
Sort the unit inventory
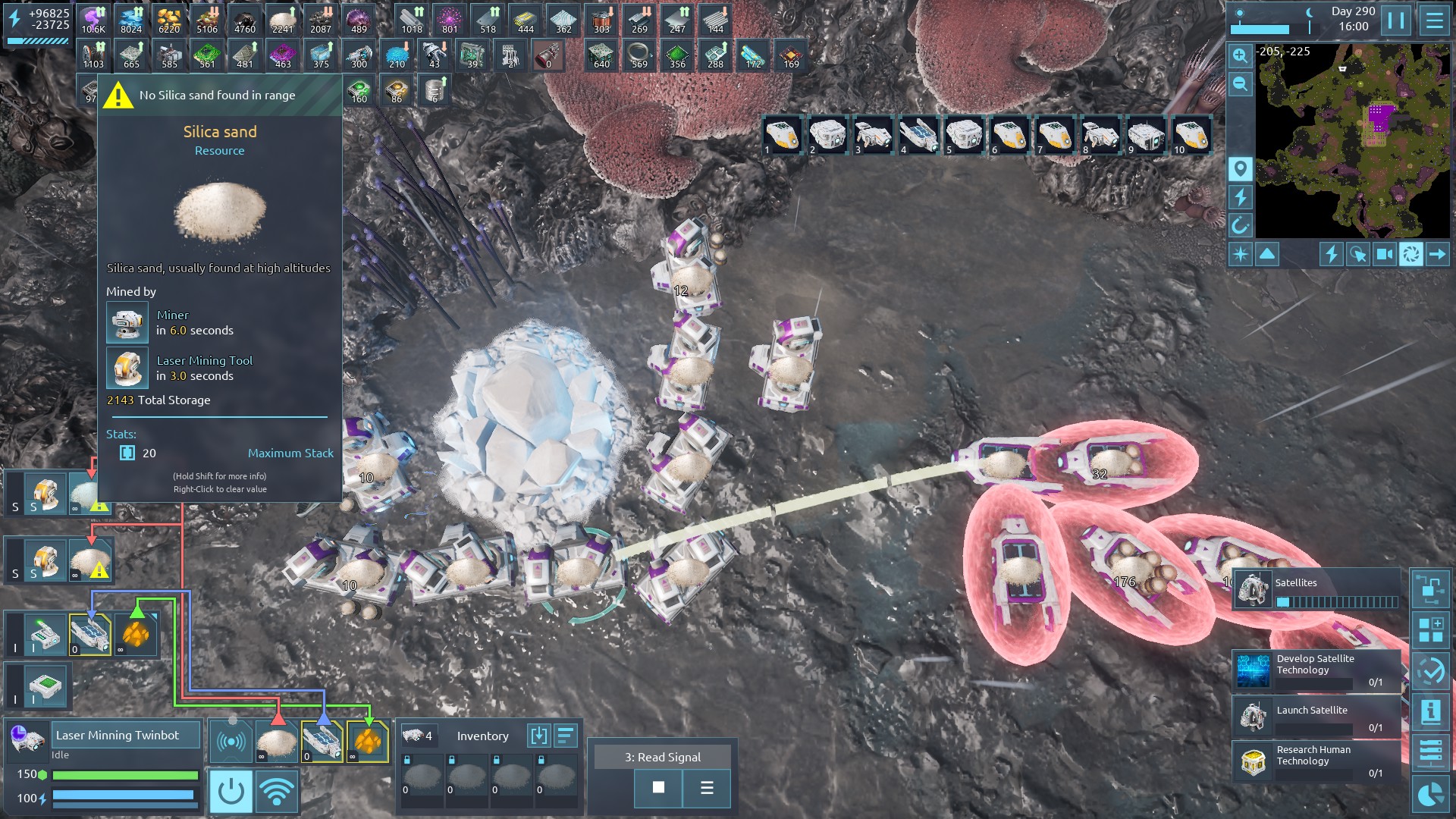pyautogui.click(x=566, y=736)
